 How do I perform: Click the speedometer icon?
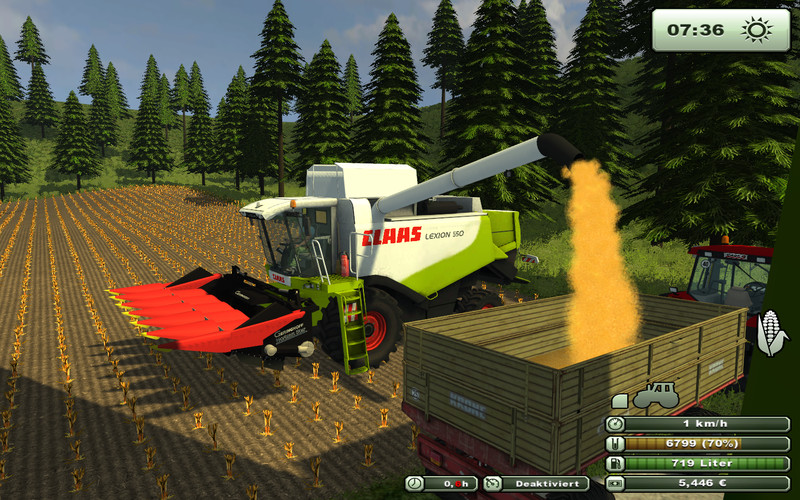(617, 424)
